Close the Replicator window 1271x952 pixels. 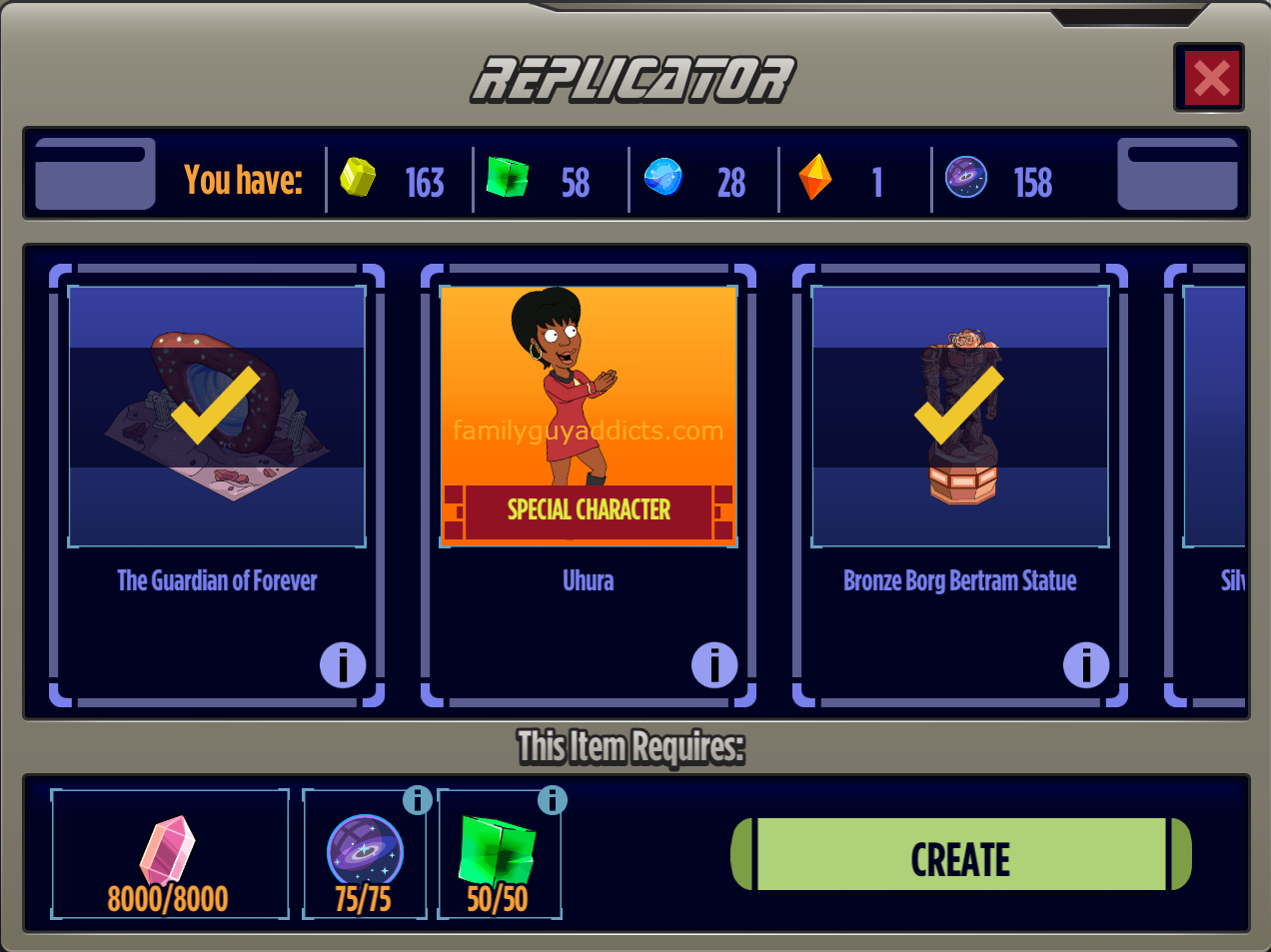(x=1209, y=78)
